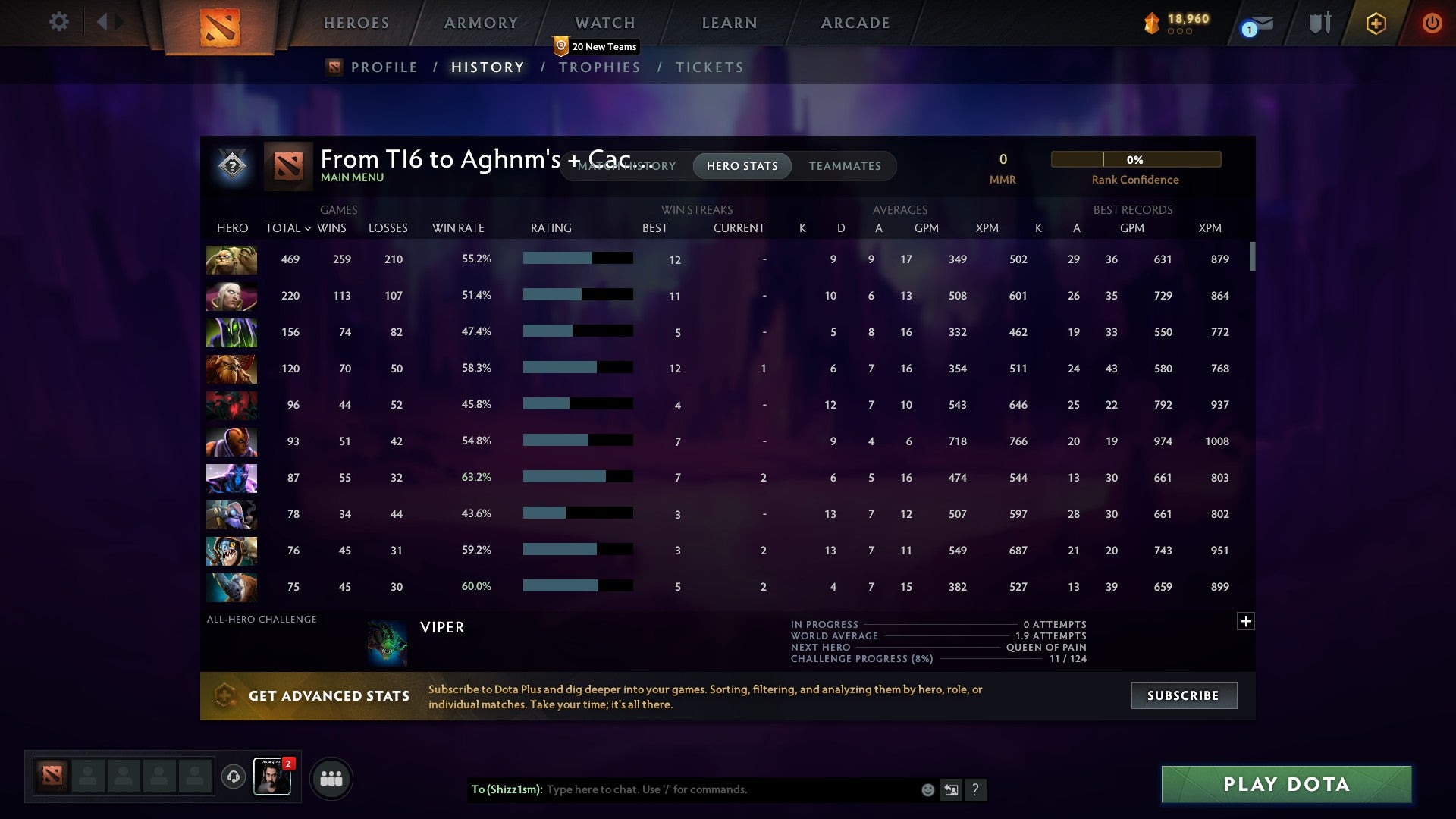1456x819 pixels.
Task: Open the friends list icon near party slots
Action: pos(331,777)
